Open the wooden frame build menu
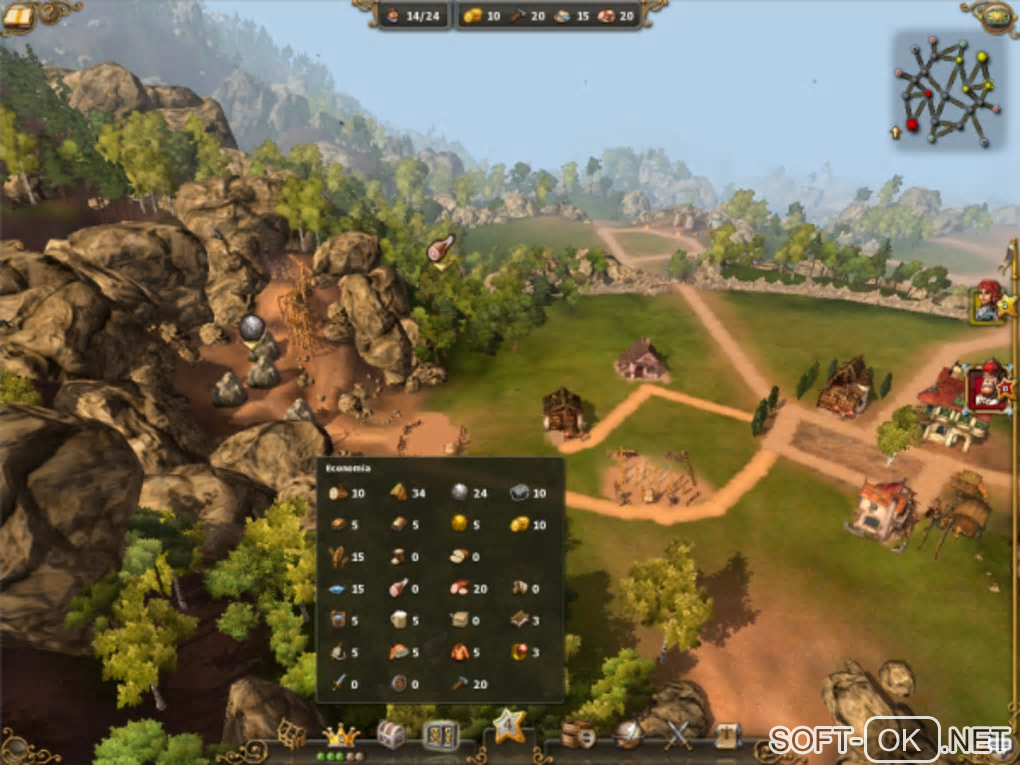1020x765 pixels. (291, 735)
